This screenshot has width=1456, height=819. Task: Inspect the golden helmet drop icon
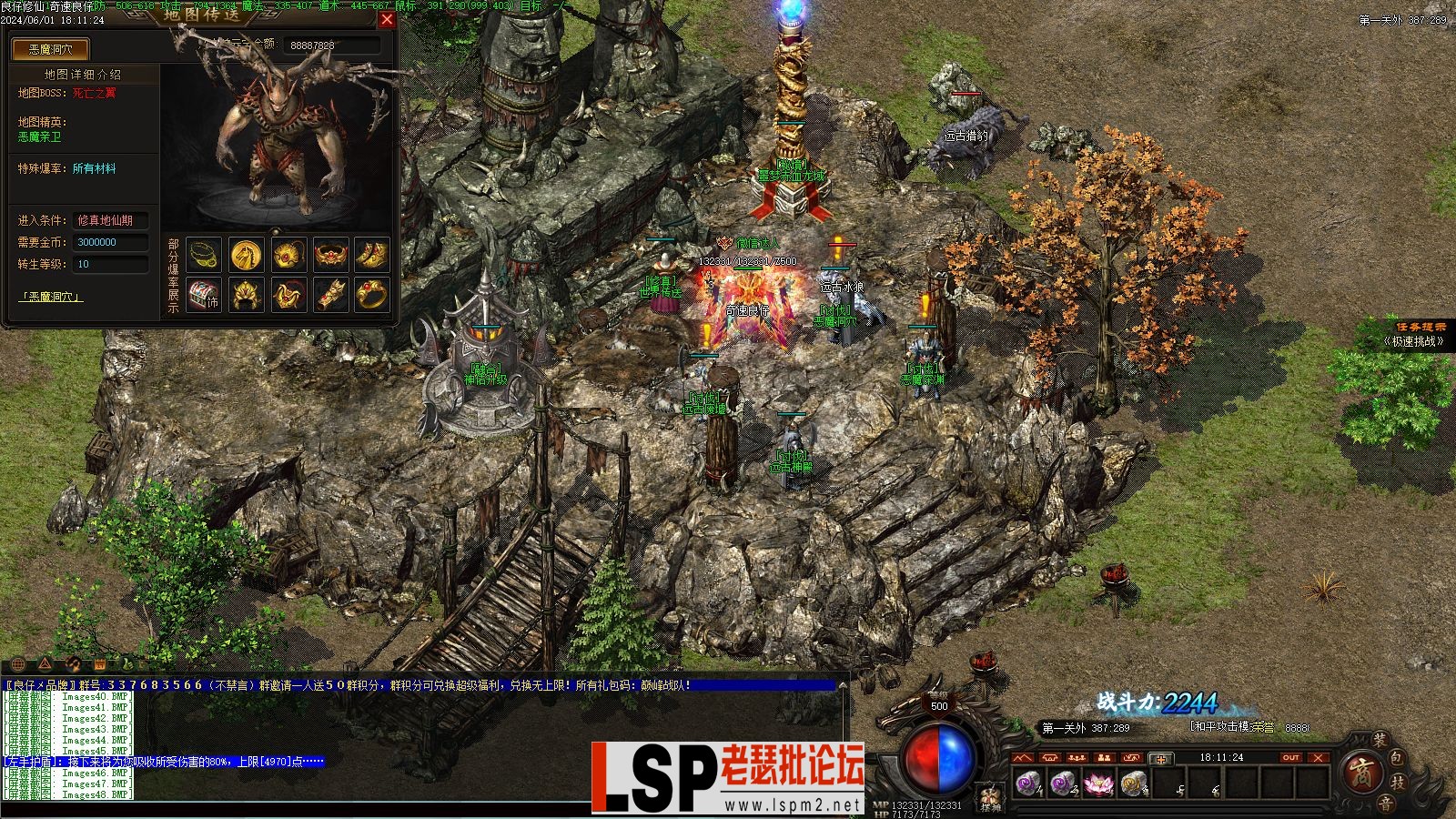click(x=246, y=295)
